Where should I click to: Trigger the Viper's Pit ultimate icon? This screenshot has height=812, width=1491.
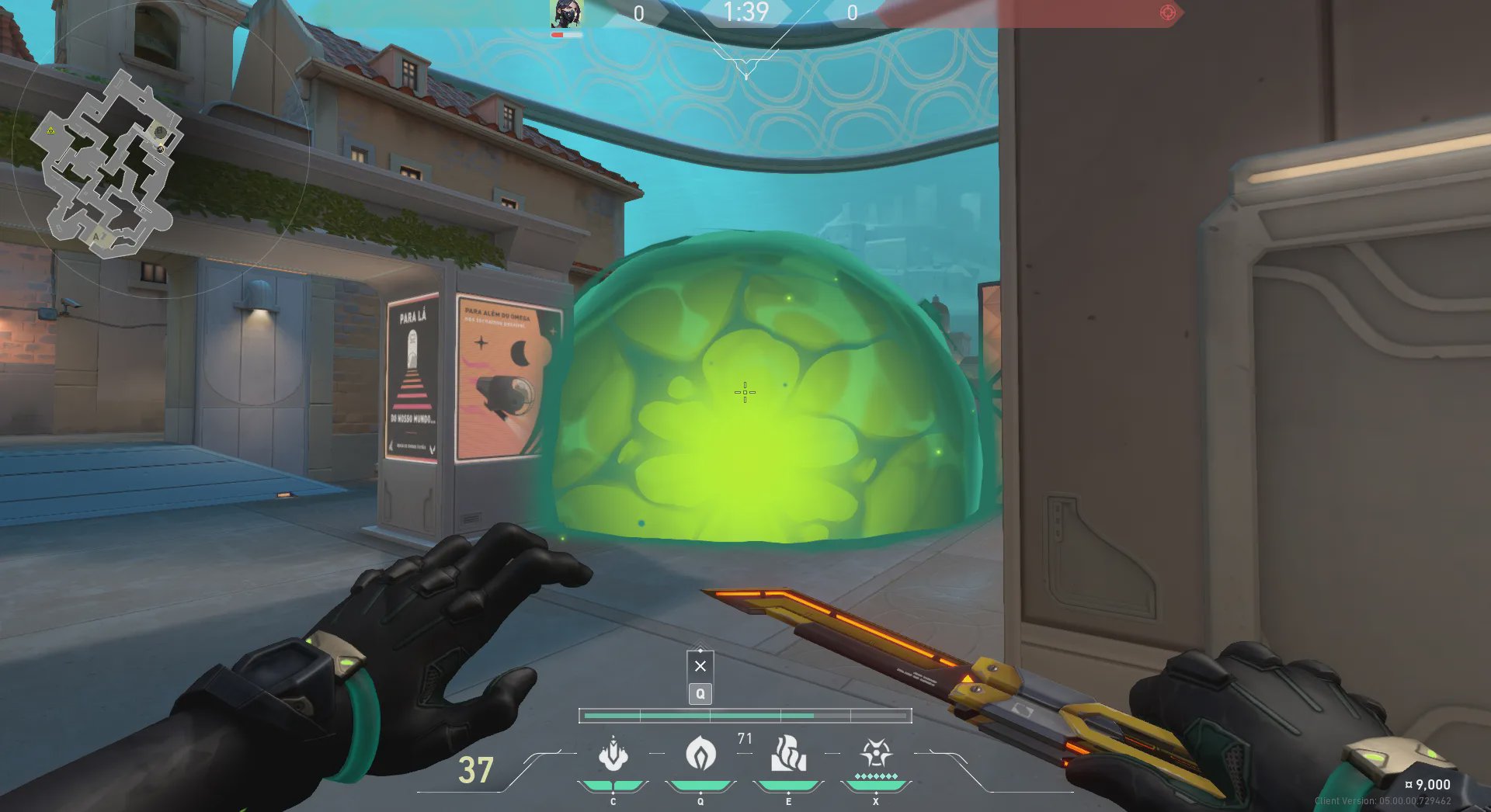876,754
